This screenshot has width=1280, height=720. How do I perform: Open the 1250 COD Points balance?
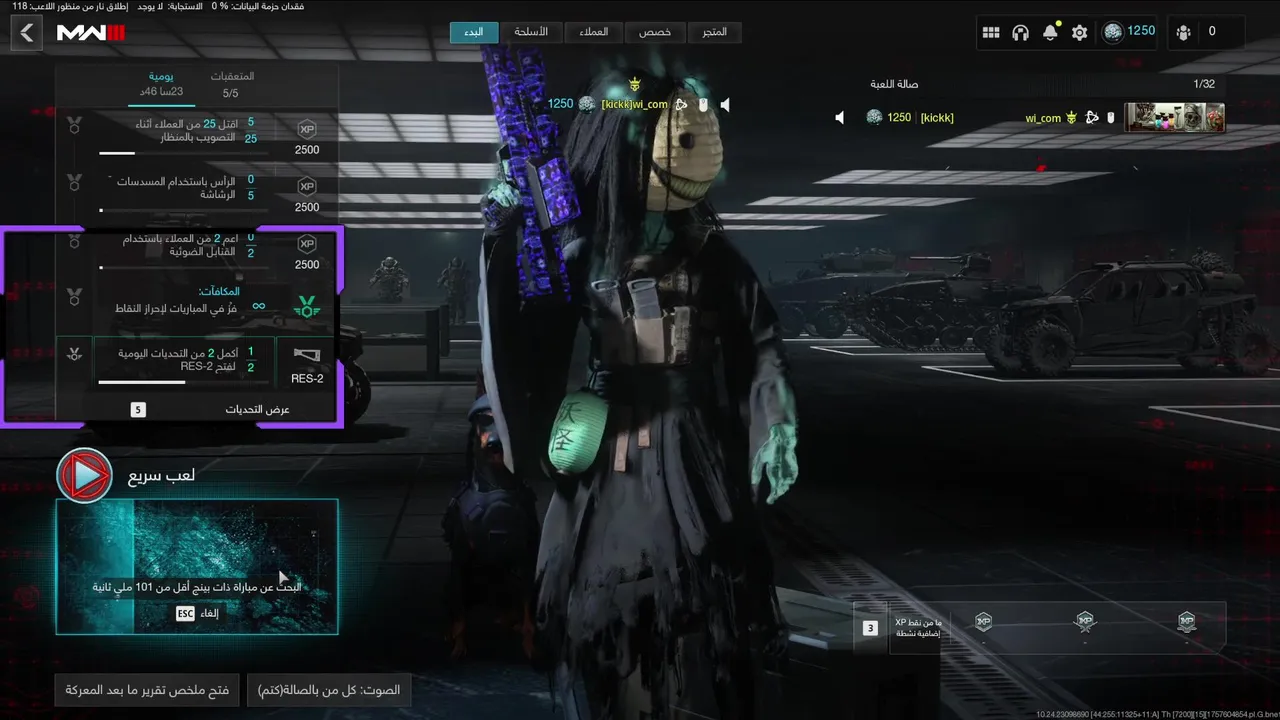(x=1129, y=32)
